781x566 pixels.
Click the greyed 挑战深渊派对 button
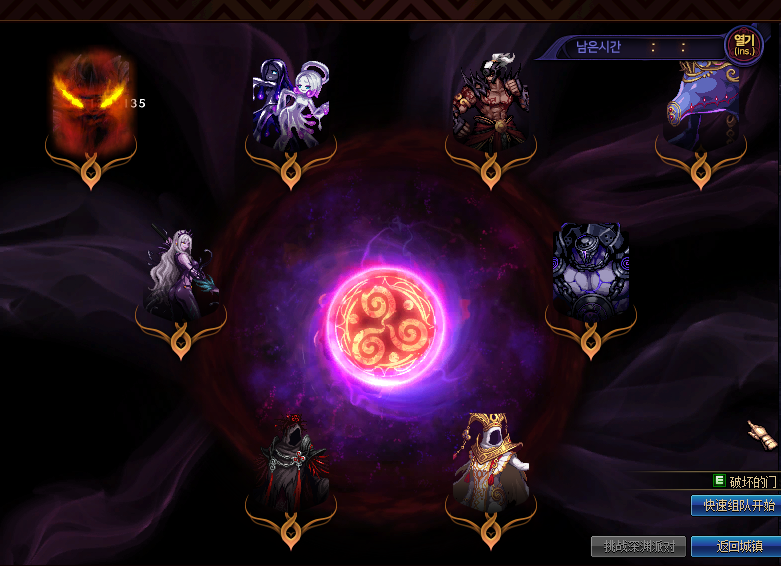639,546
